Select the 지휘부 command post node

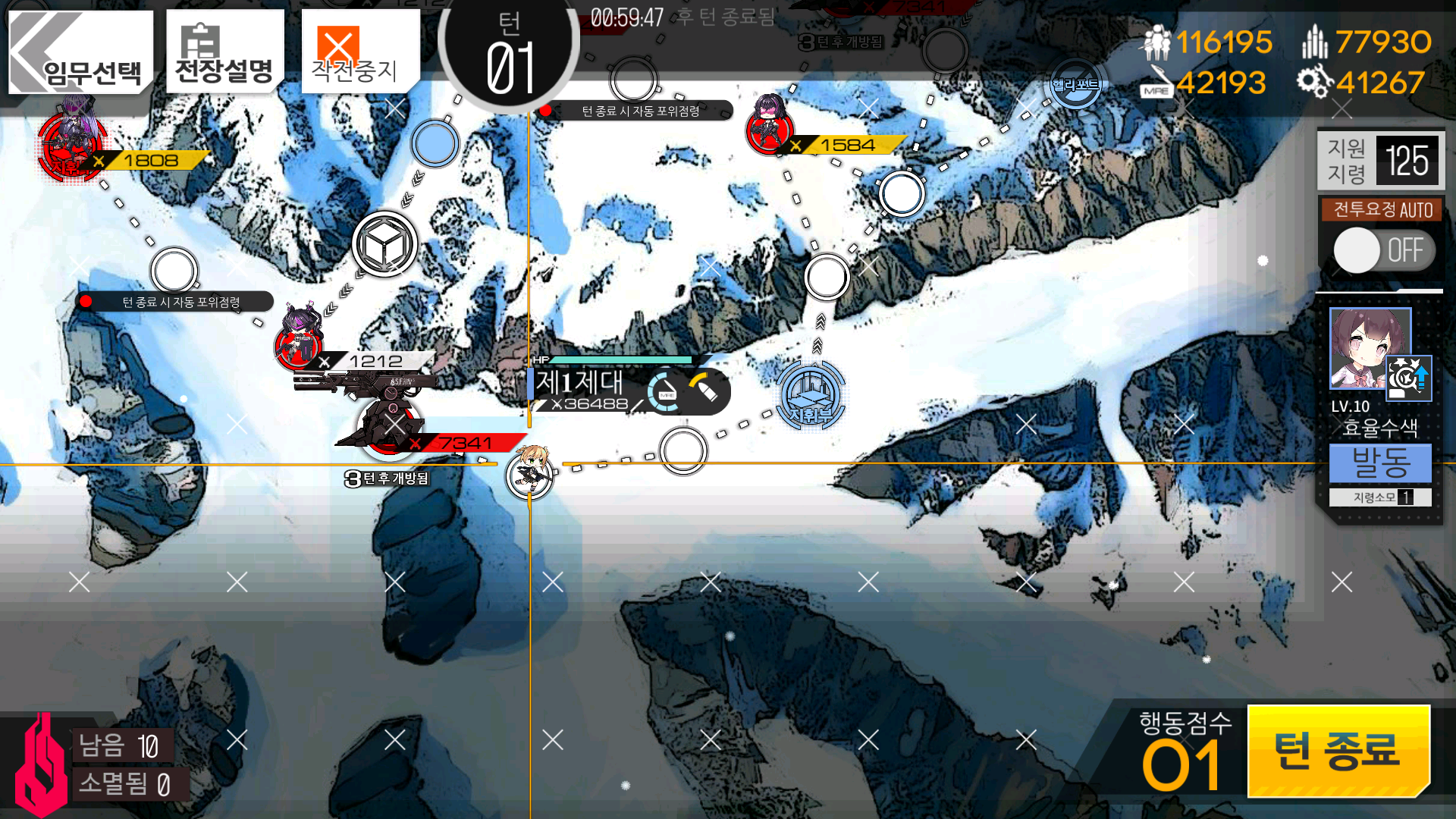click(810, 394)
